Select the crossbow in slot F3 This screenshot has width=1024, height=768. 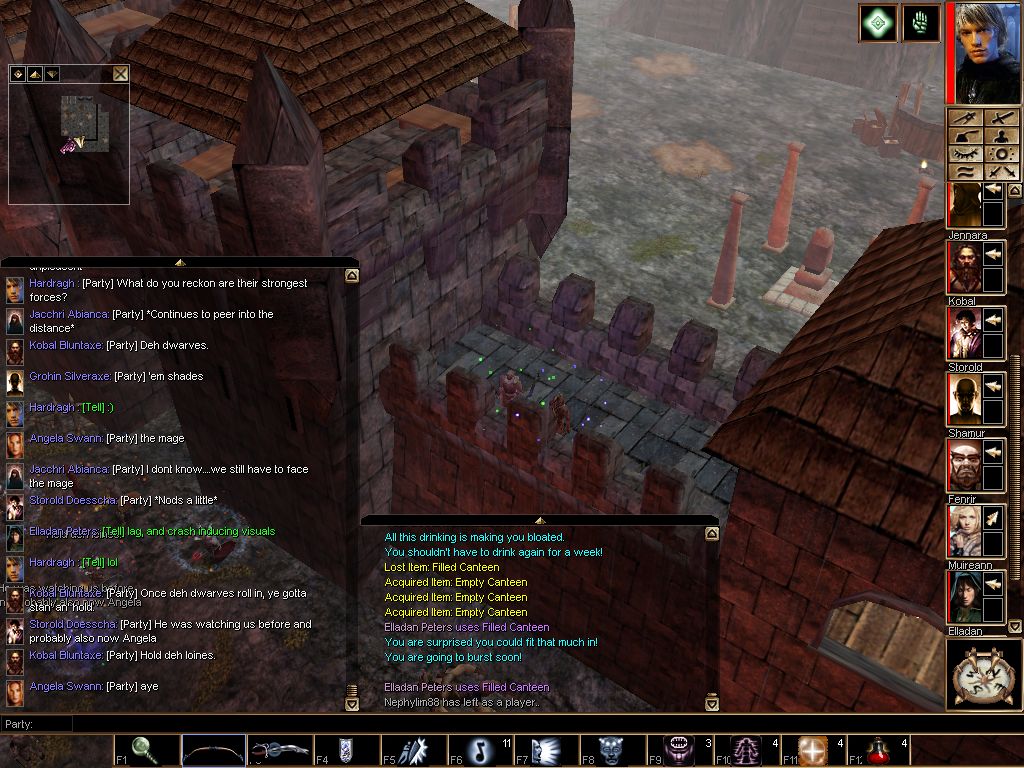280,750
